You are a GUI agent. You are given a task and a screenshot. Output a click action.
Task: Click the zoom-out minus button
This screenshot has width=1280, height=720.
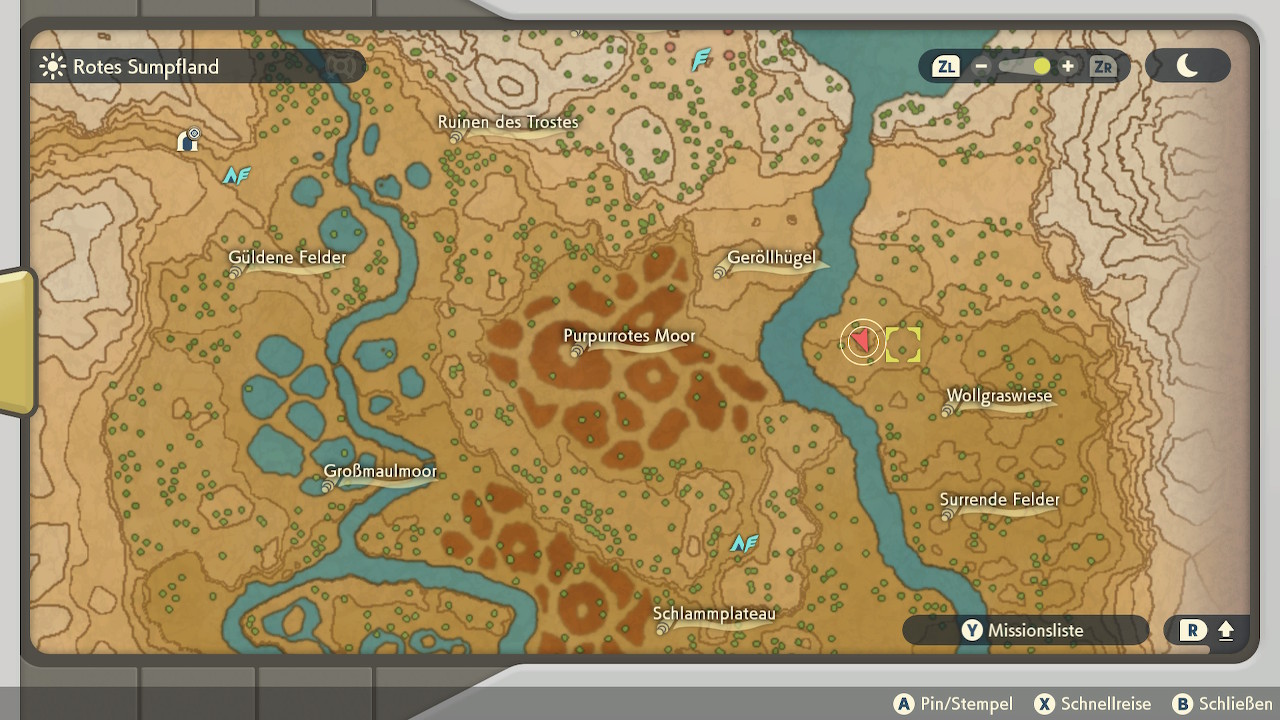pyautogui.click(x=981, y=67)
